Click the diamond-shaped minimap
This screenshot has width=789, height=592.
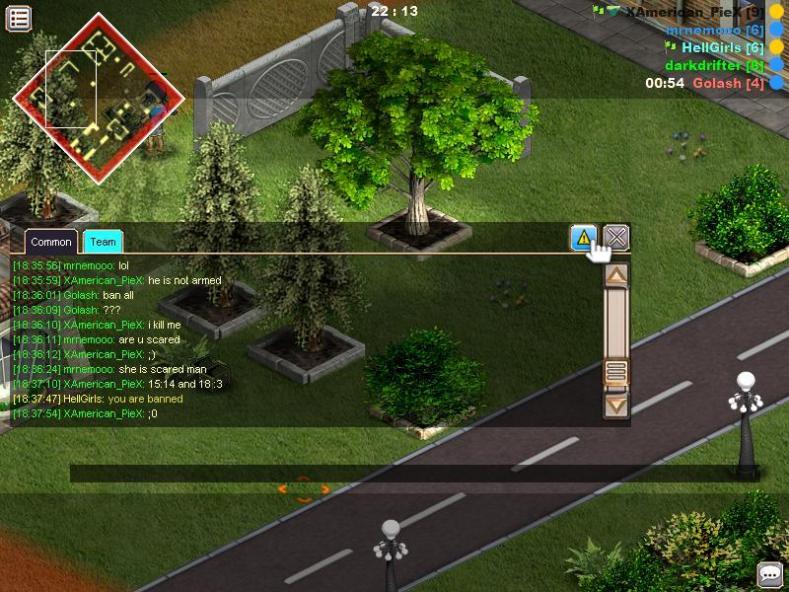click(98, 97)
